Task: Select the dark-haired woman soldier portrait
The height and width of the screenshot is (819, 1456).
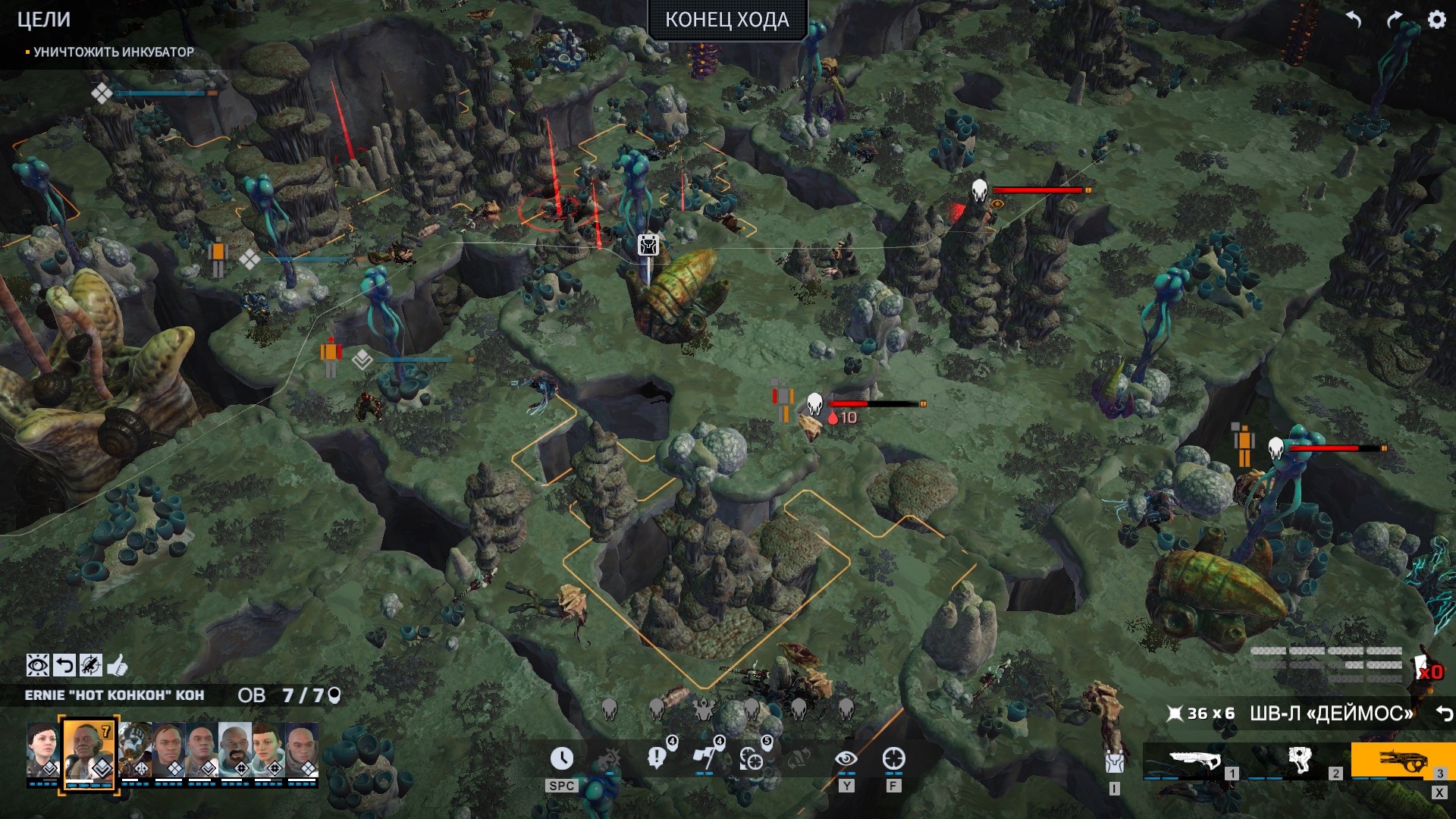Action: click(42, 749)
